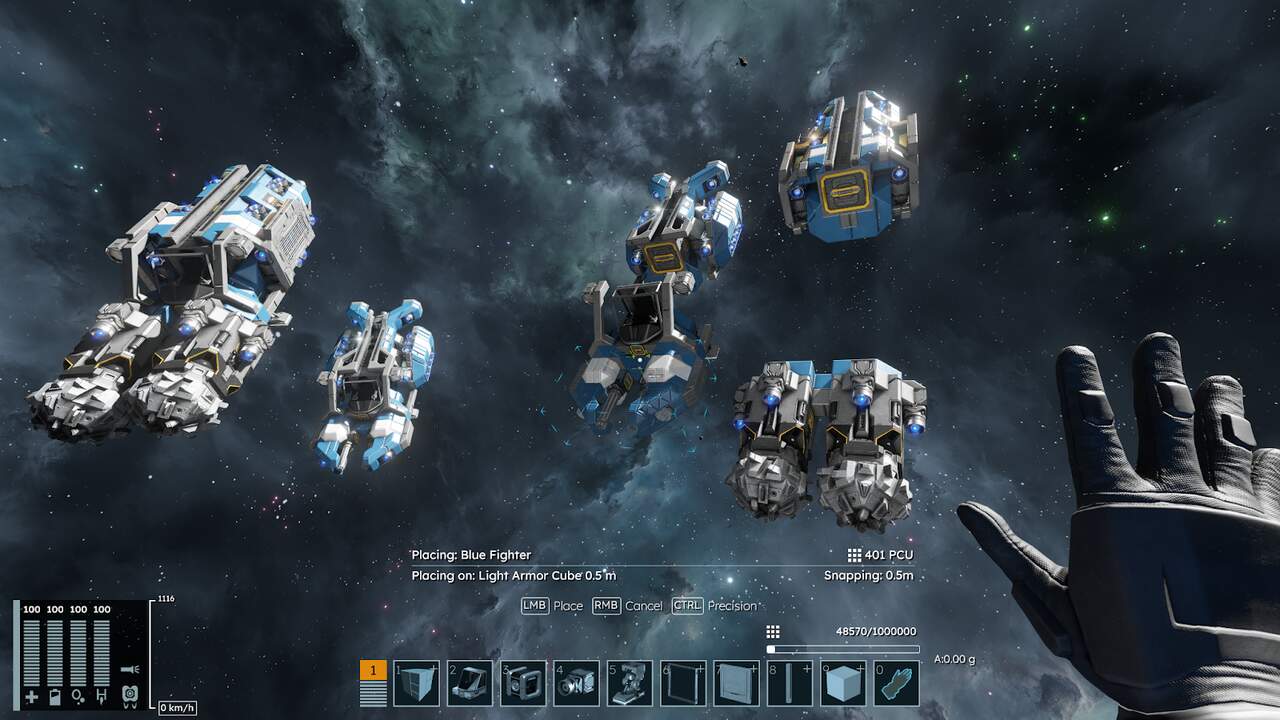Switch to the glove hand slot 0
The height and width of the screenshot is (720, 1280).
point(897,684)
